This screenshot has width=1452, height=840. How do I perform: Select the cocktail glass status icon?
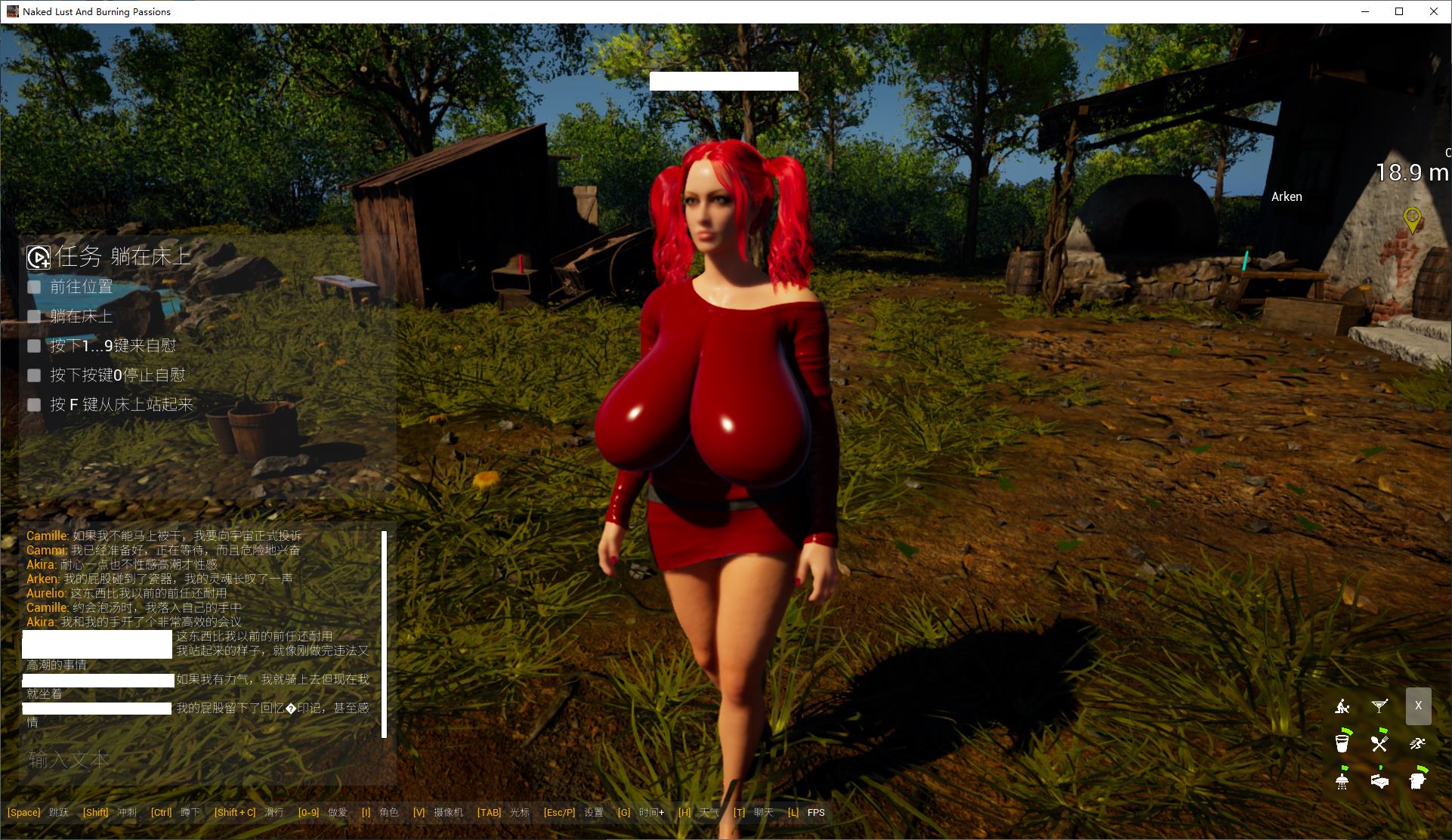click(x=1379, y=706)
